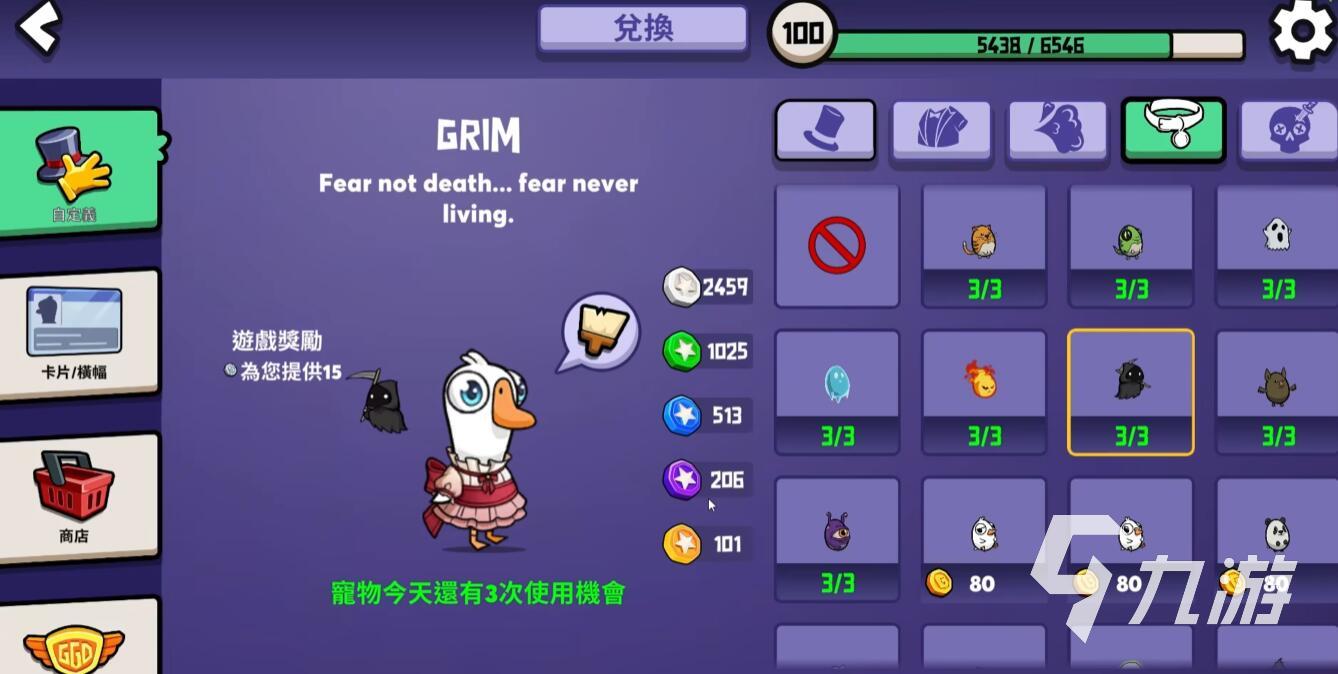The height and width of the screenshot is (674, 1338).
Task: Select the Grim reaper pet tile
Action: pyautogui.click(x=1131, y=391)
